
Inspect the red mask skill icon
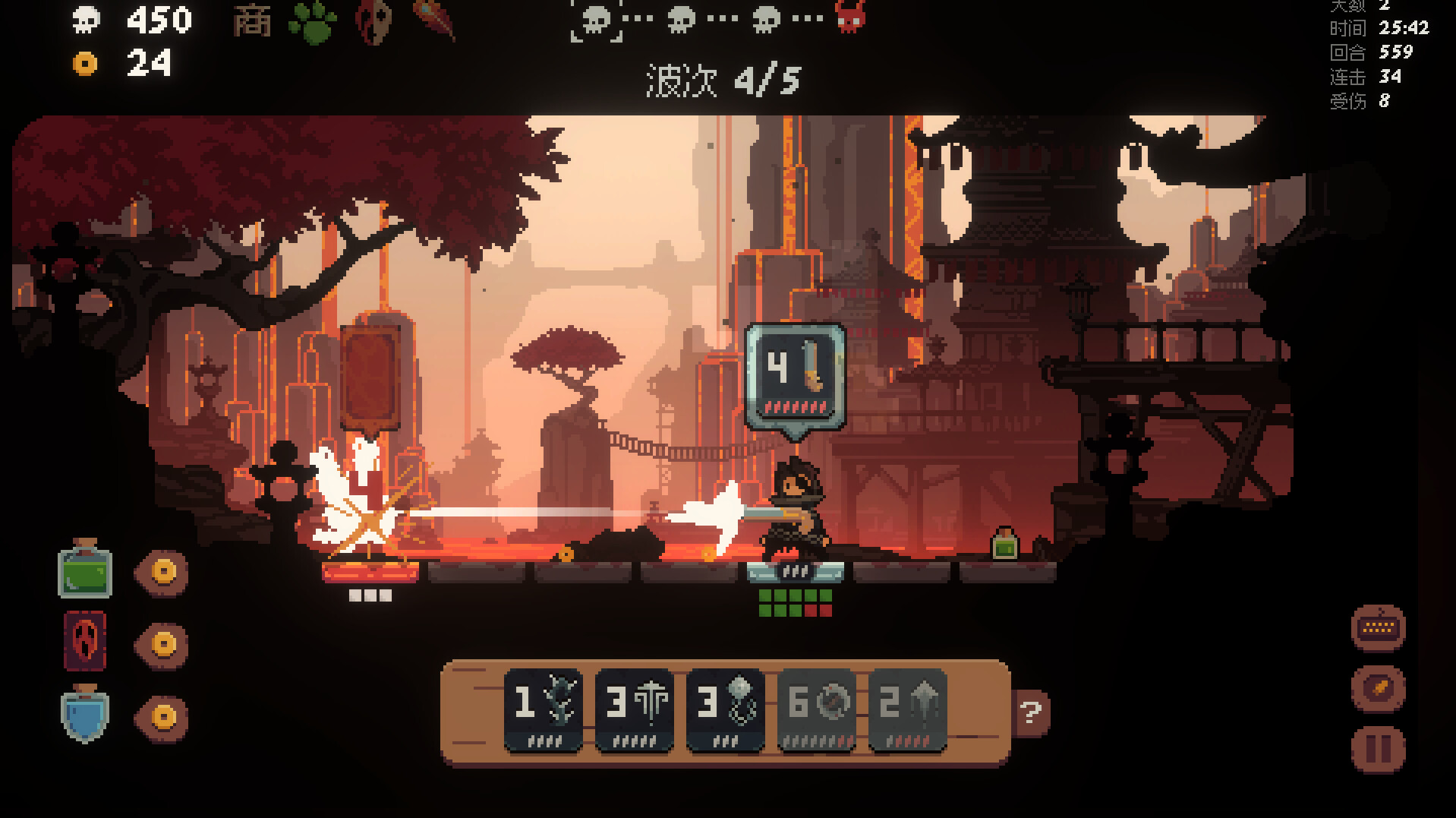pyautogui.click(x=373, y=21)
